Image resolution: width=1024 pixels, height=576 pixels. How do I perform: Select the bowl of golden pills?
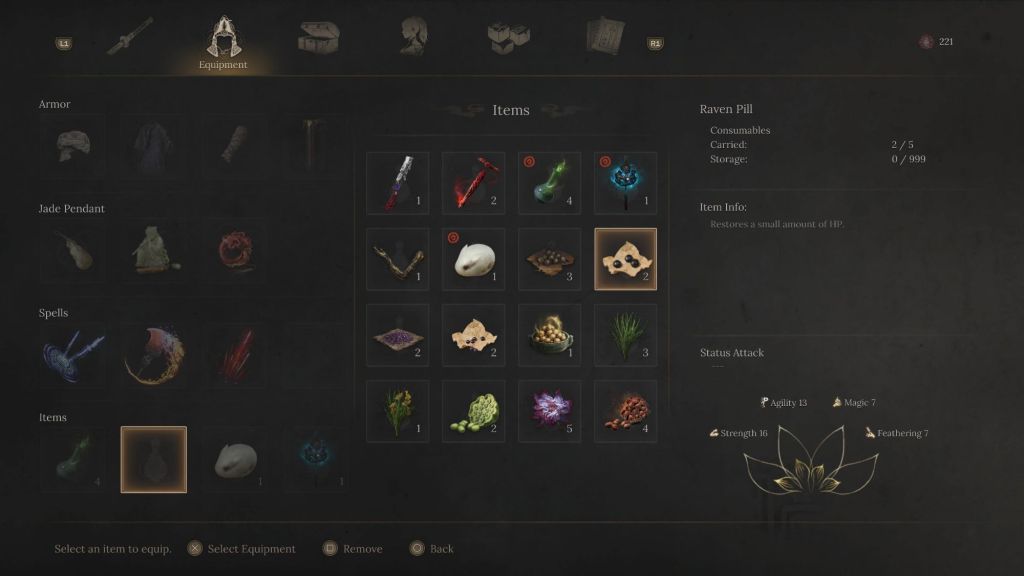[550, 335]
